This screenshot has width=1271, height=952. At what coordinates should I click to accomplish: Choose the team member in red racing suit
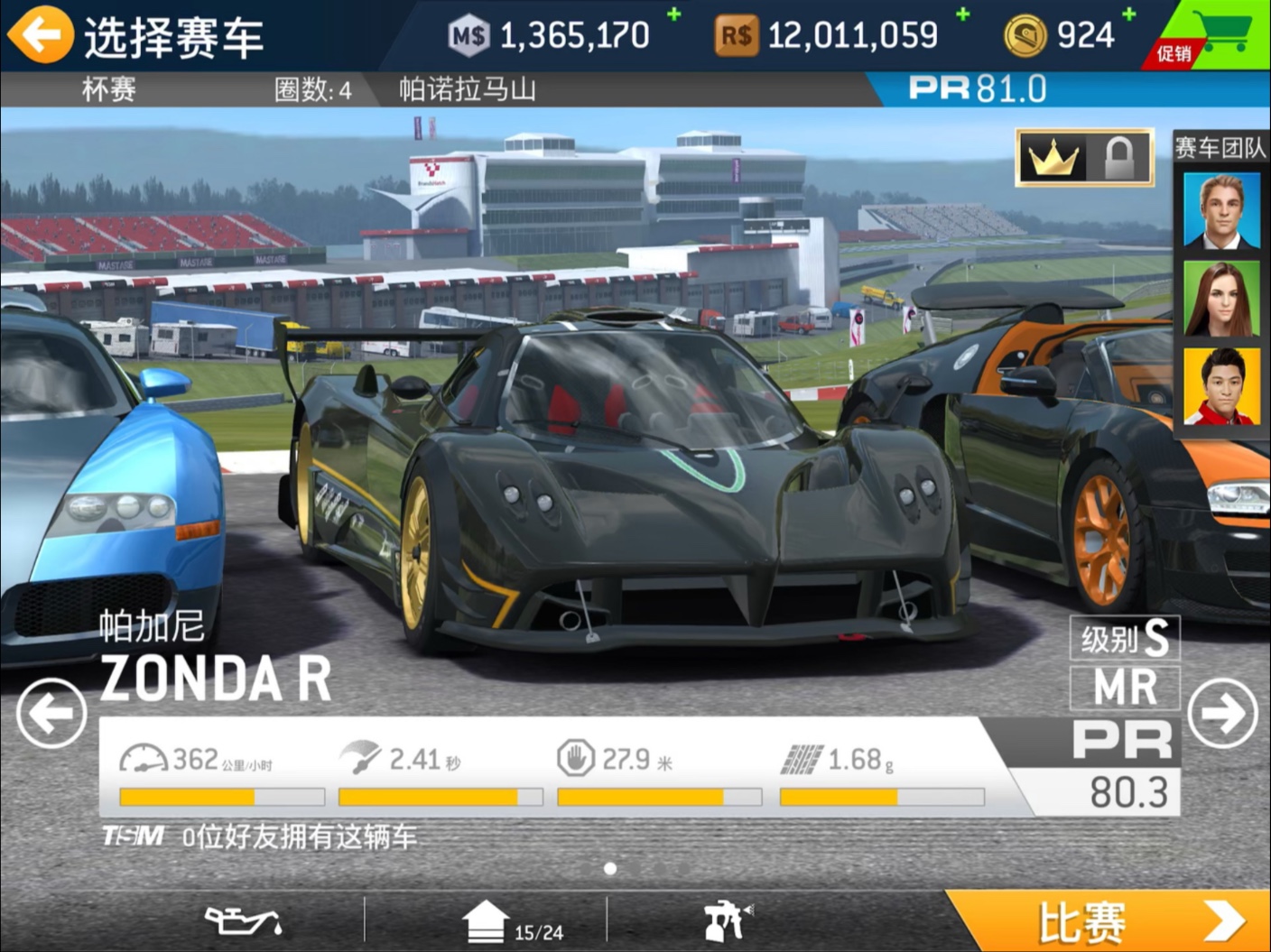coord(1221,386)
